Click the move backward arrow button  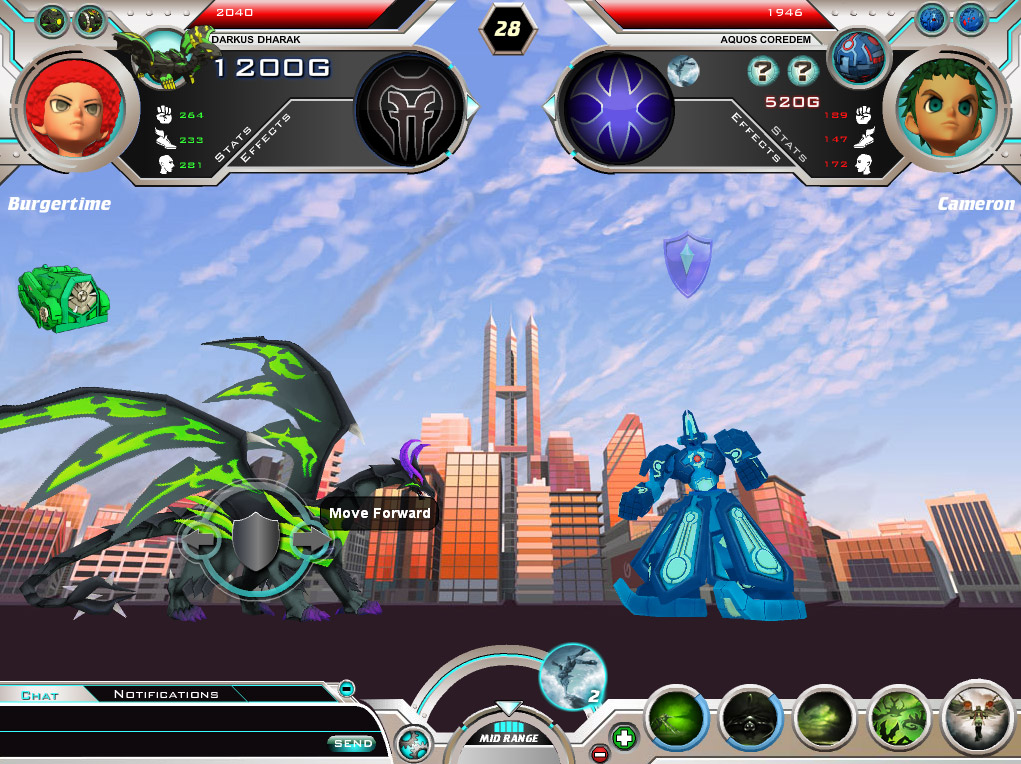pos(199,540)
